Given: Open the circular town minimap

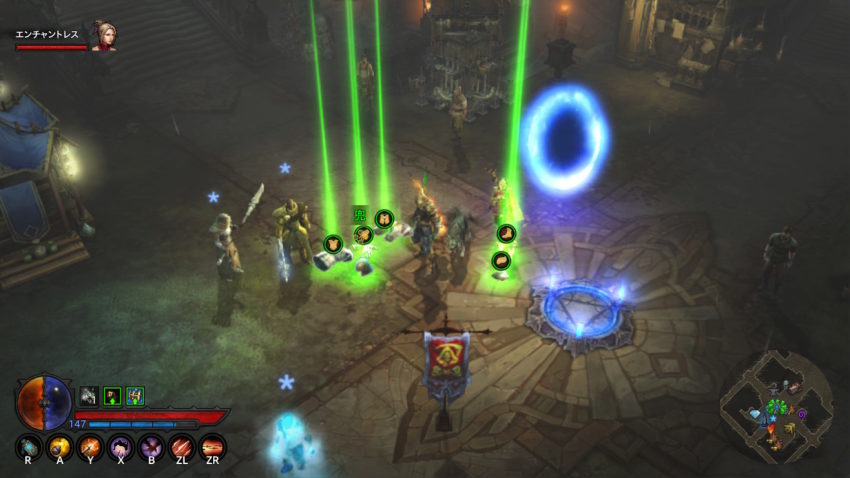Looking at the screenshot, I should (777, 406).
